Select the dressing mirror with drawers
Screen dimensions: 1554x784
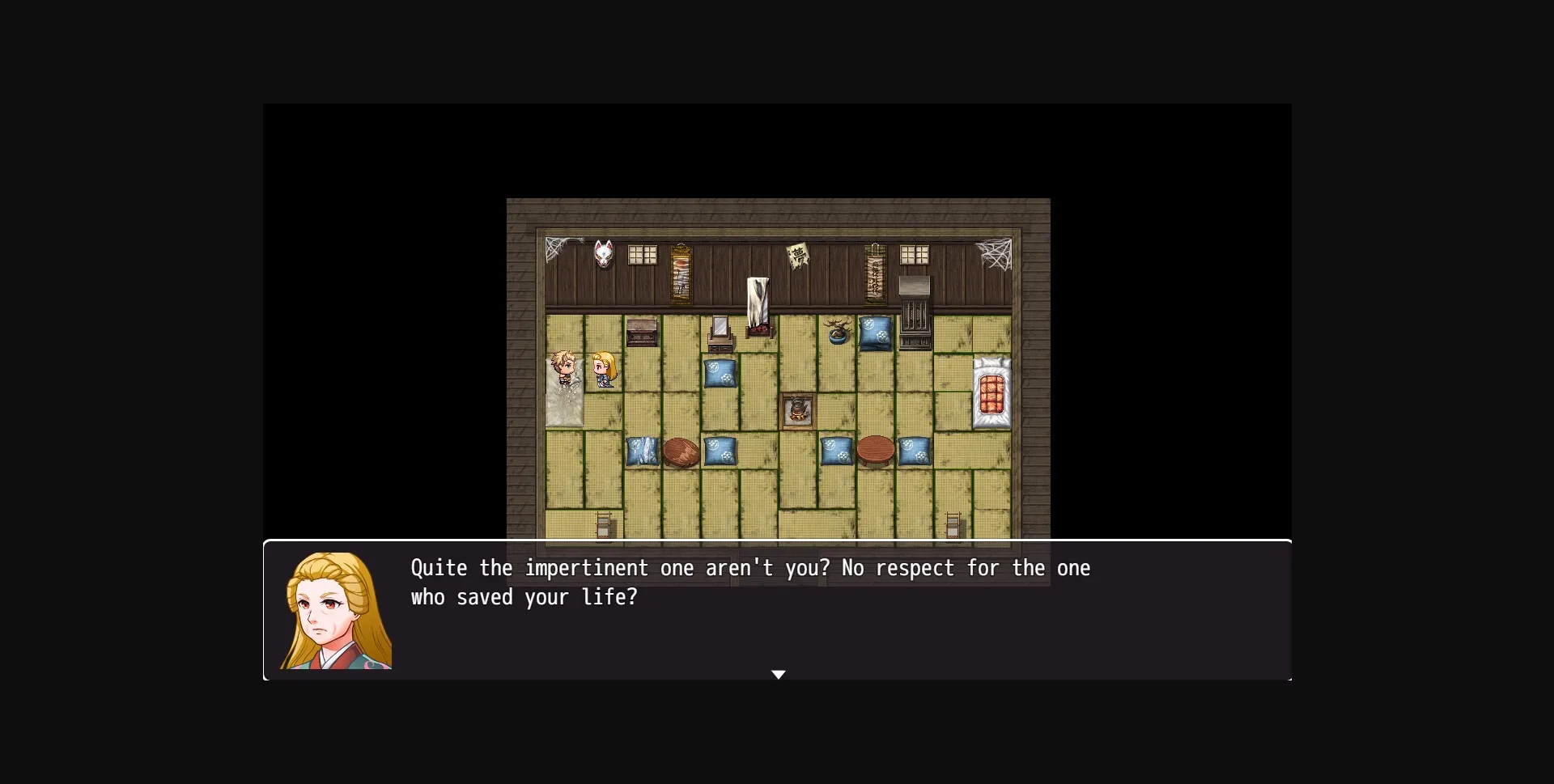pyautogui.click(x=719, y=332)
